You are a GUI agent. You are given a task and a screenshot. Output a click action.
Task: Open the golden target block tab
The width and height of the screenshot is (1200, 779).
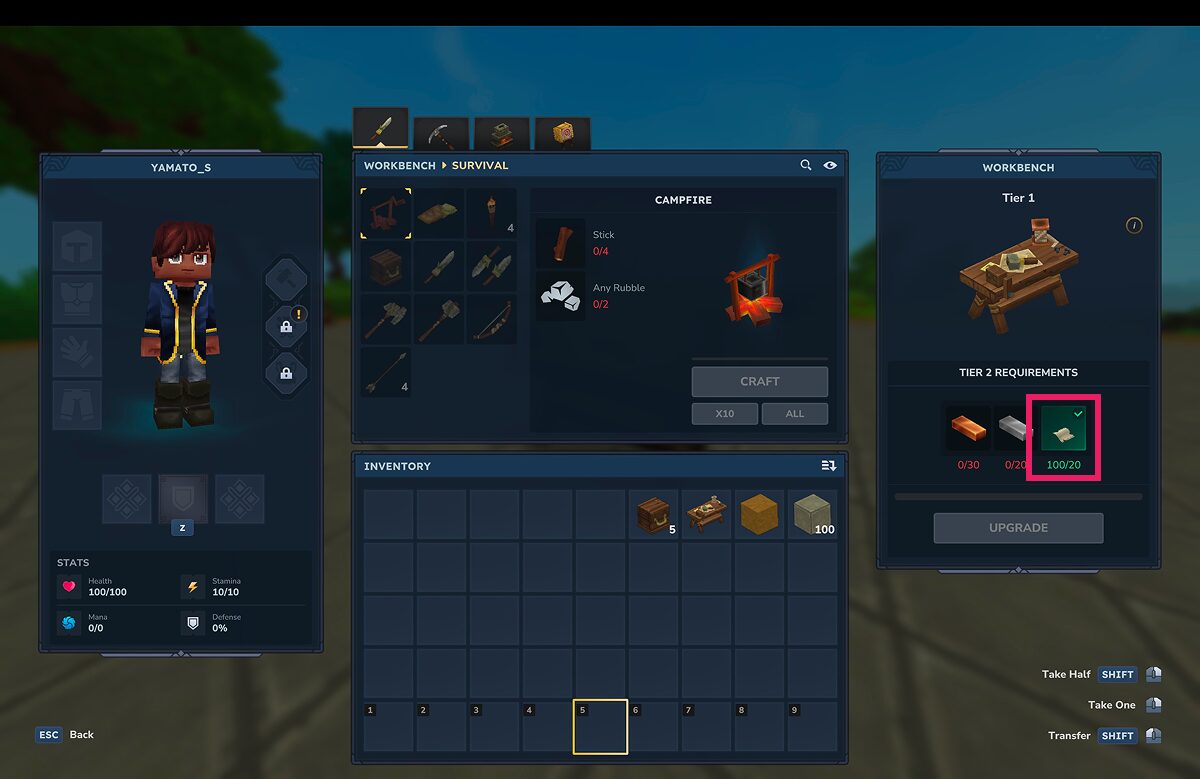pyautogui.click(x=562, y=132)
